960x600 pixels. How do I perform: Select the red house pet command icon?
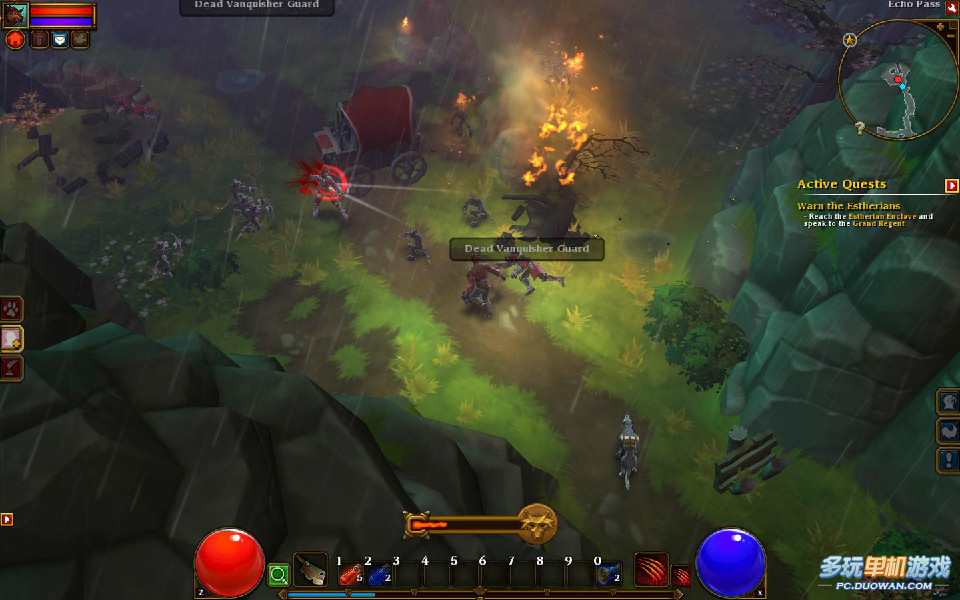15,40
